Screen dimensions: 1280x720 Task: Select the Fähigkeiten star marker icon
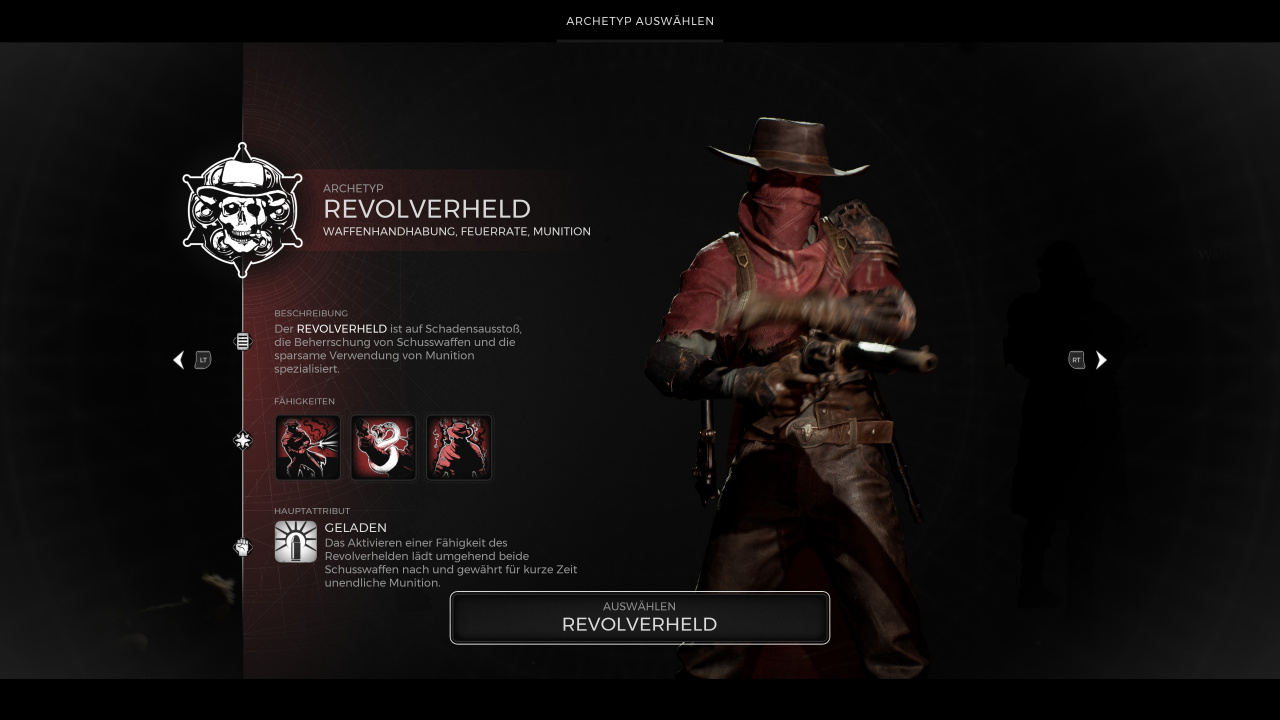(x=242, y=440)
